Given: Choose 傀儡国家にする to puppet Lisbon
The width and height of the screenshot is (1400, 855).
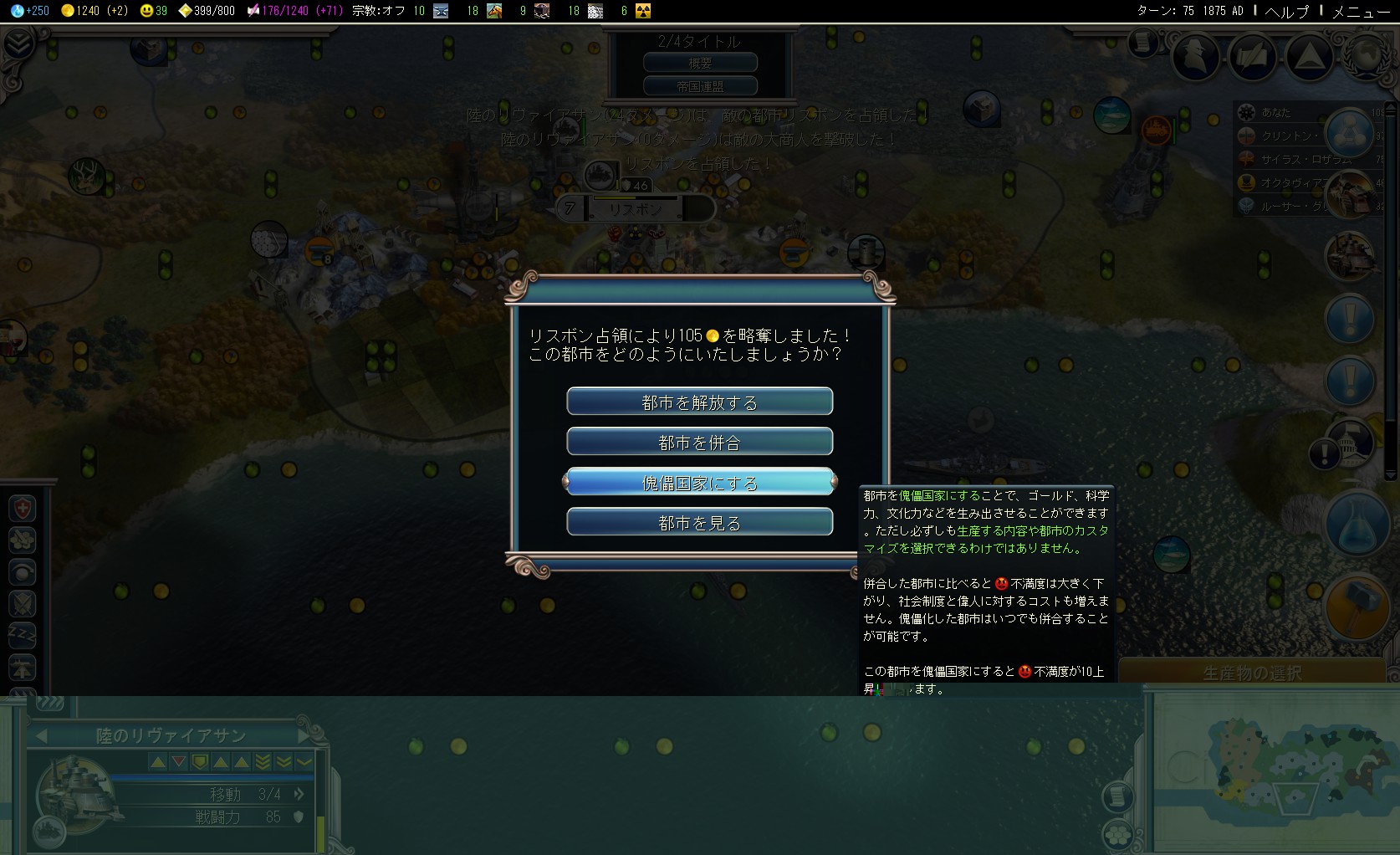Looking at the screenshot, I should point(700,483).
